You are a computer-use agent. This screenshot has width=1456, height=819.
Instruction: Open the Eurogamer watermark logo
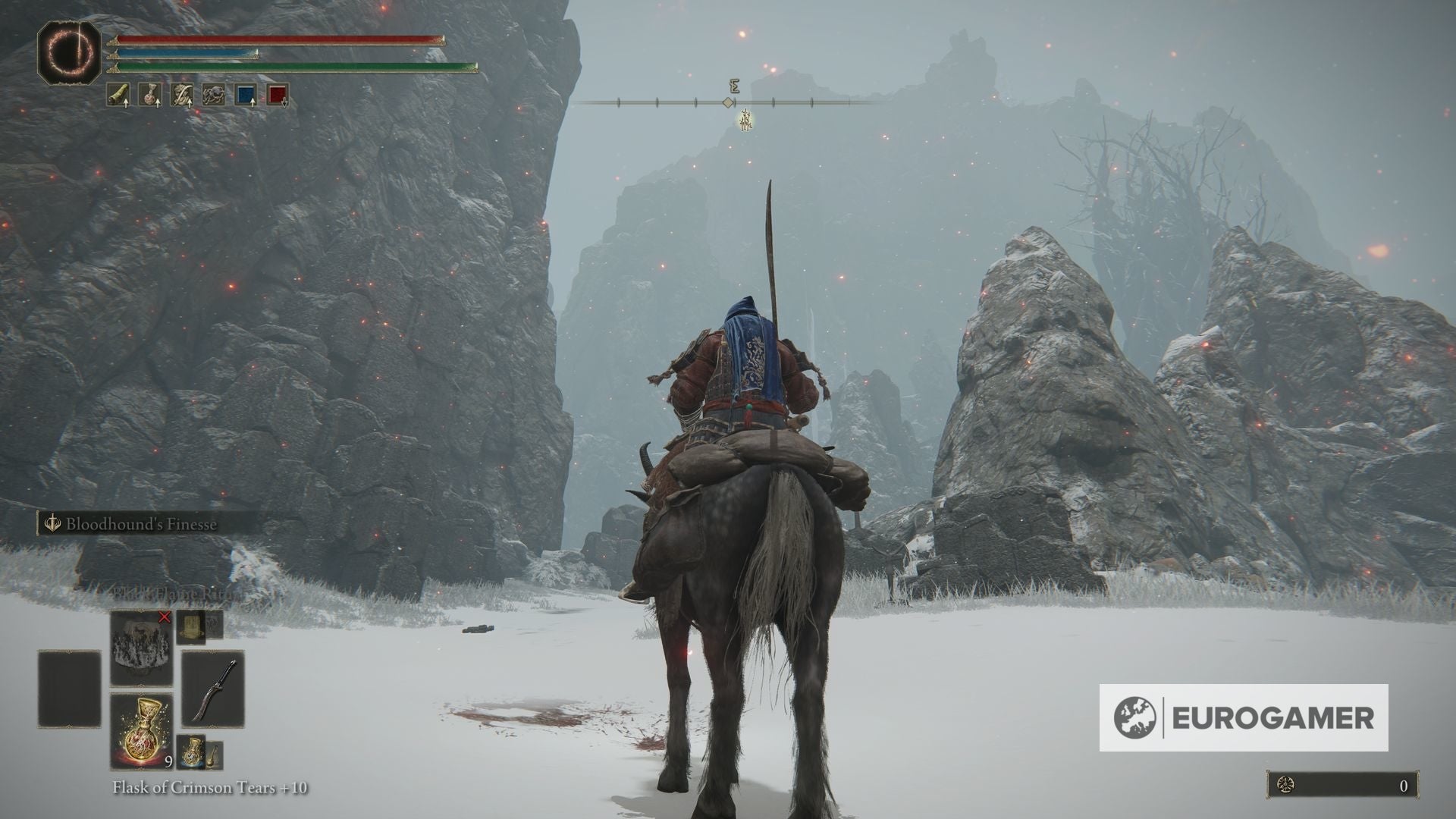(x=1244, y=717)
